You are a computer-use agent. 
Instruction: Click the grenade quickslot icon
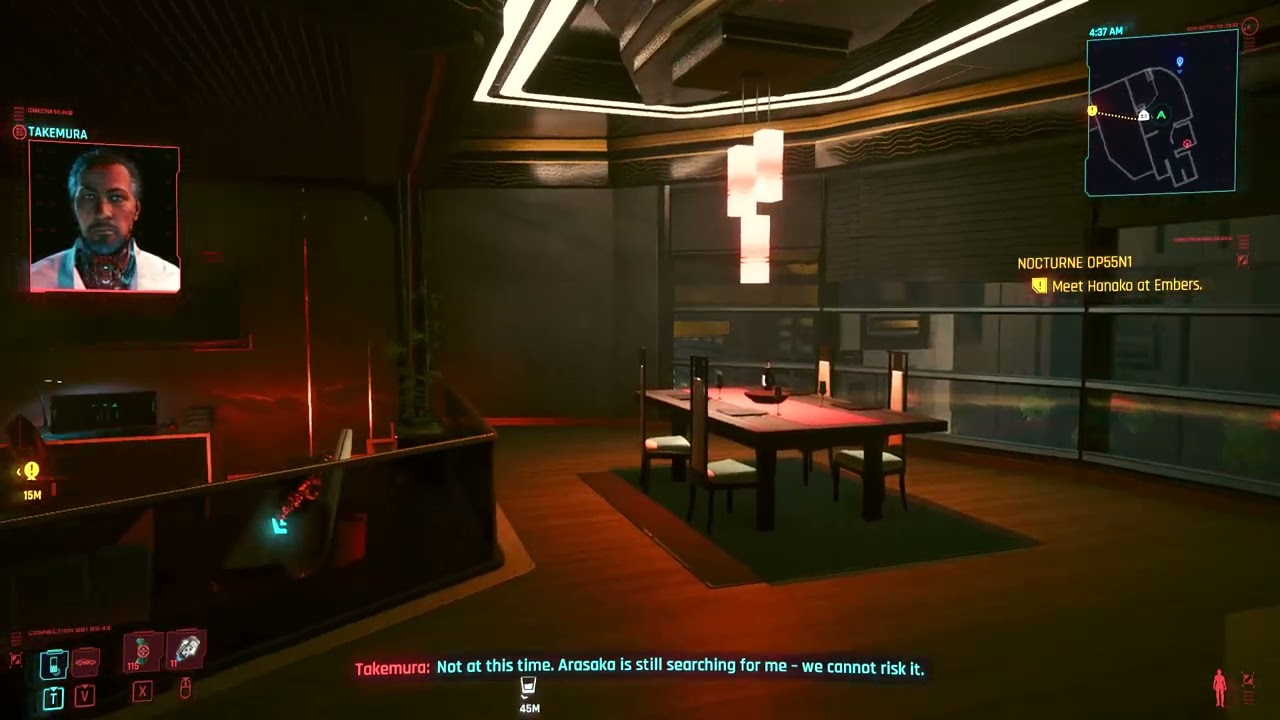(x=184, y=650)
